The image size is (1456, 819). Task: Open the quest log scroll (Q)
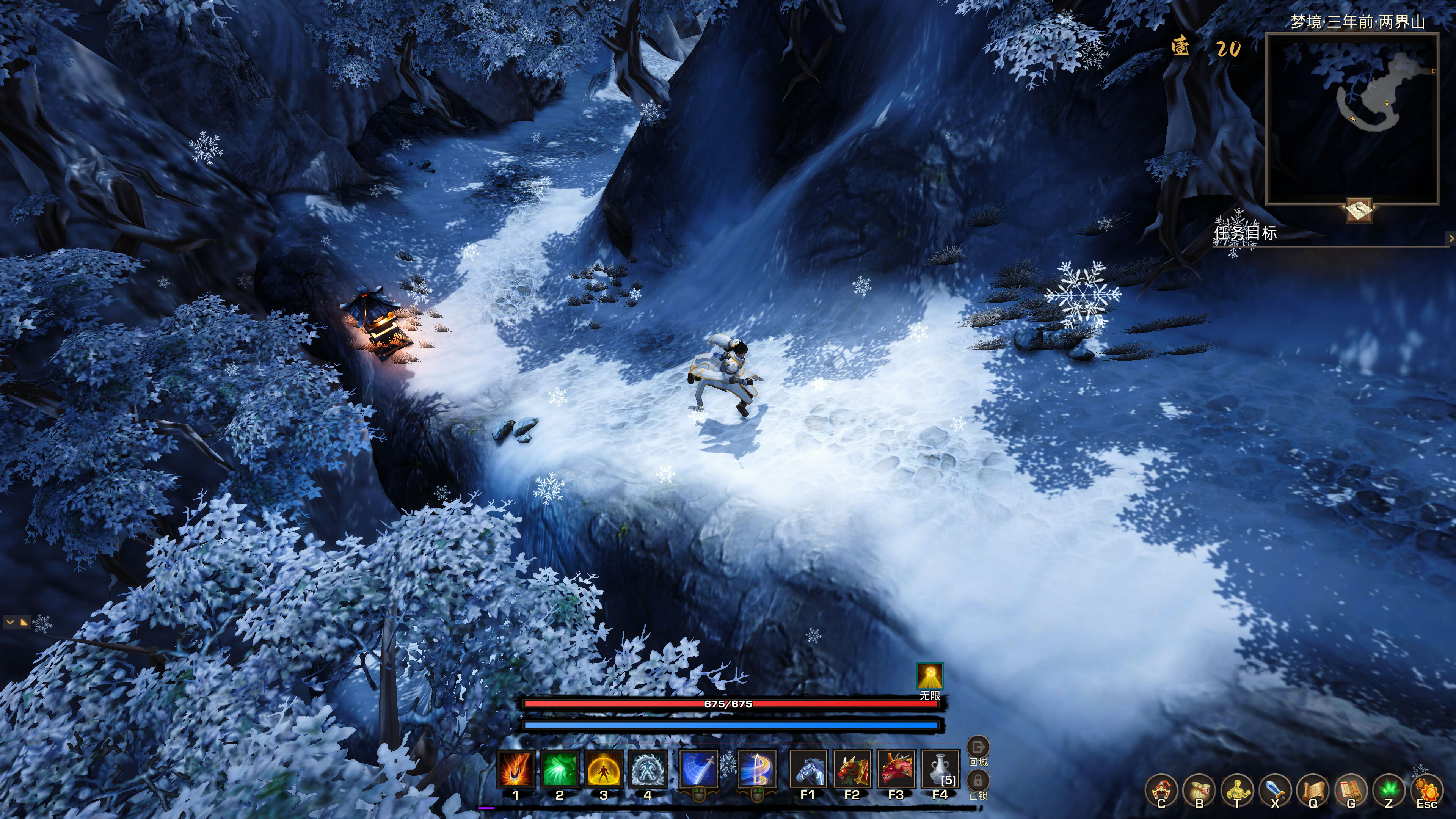click(1313, 789)
